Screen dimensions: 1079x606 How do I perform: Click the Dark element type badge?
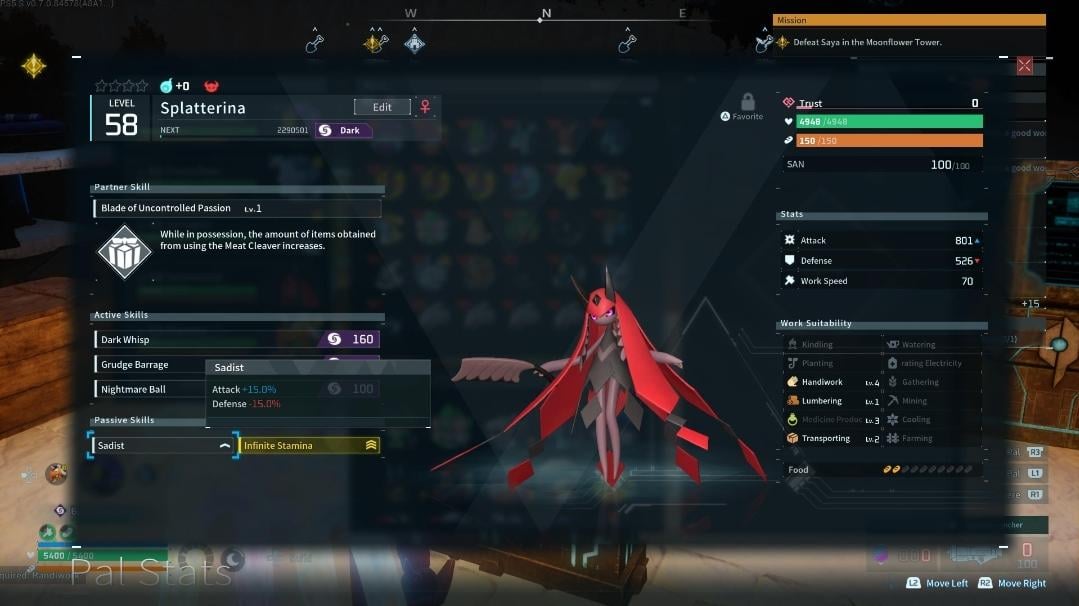[x=344, y=130]
